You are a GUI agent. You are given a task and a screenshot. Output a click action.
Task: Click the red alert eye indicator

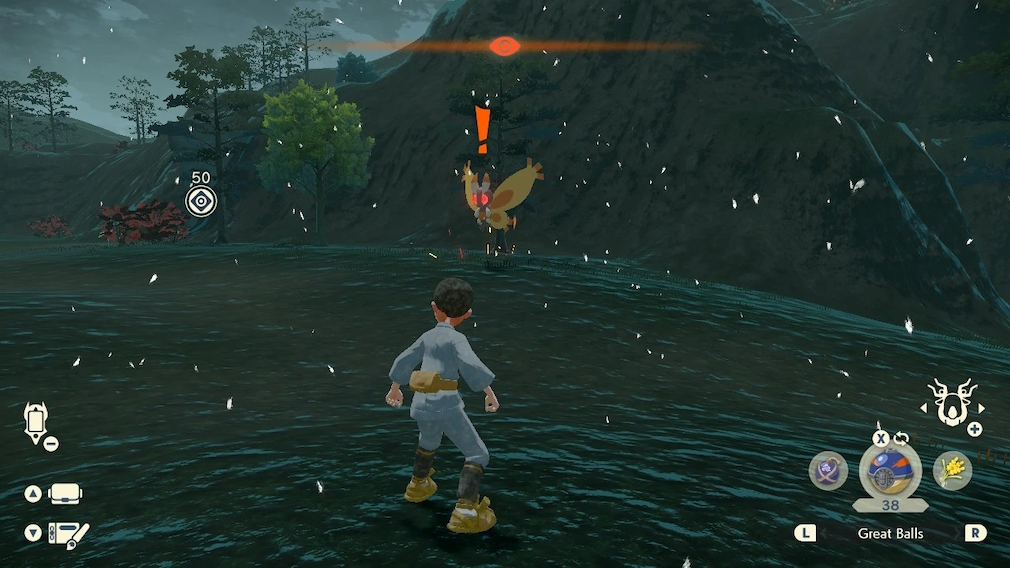[x=504, y=45]
